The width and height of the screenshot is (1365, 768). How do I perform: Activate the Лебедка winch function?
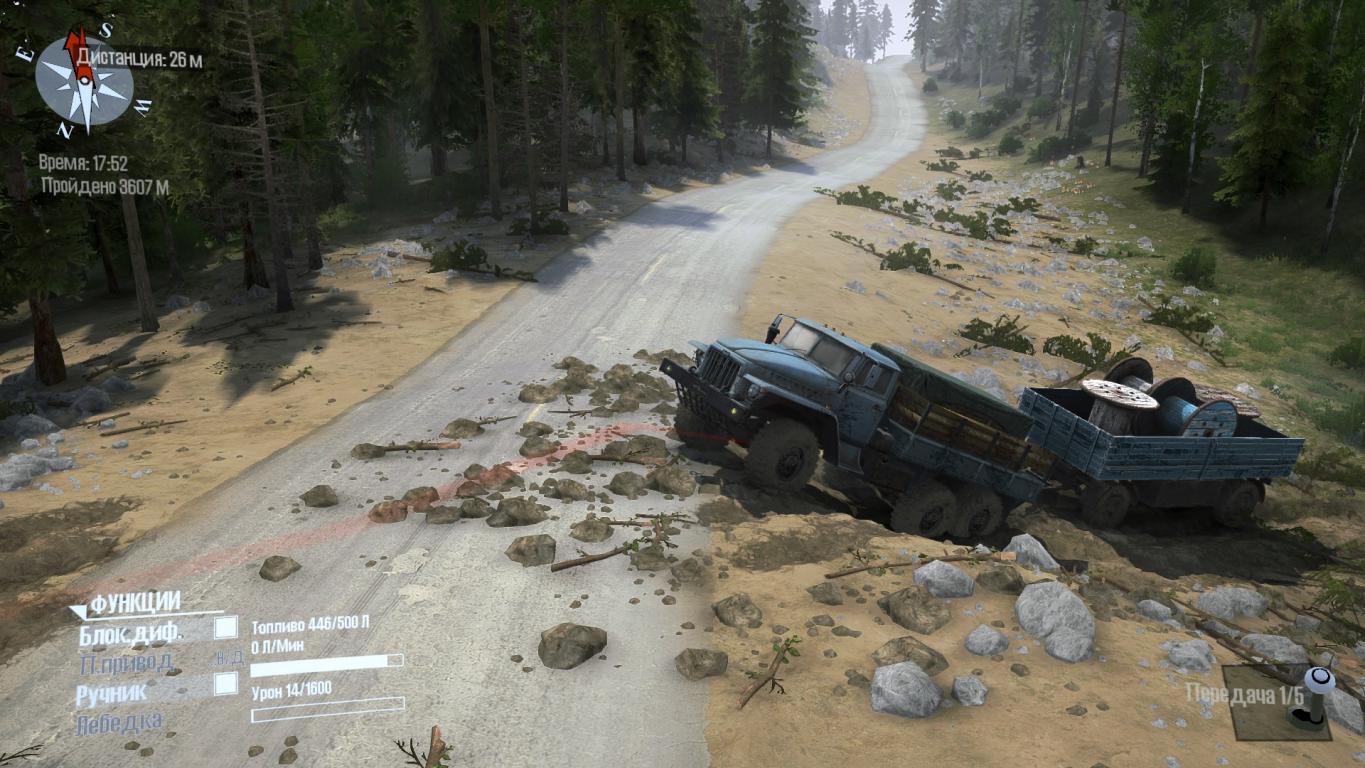(119, 722)
